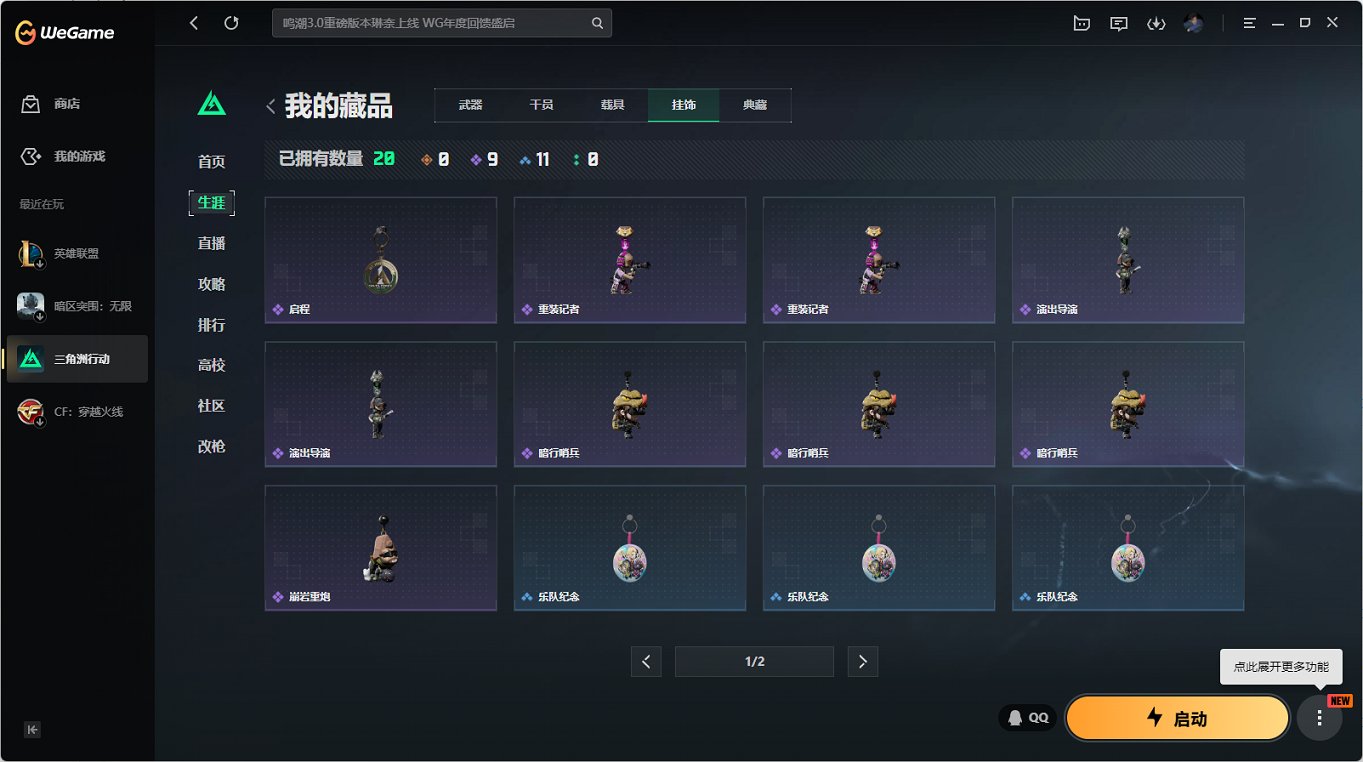Click the mini-window pet icon top right

[1081, 22]
